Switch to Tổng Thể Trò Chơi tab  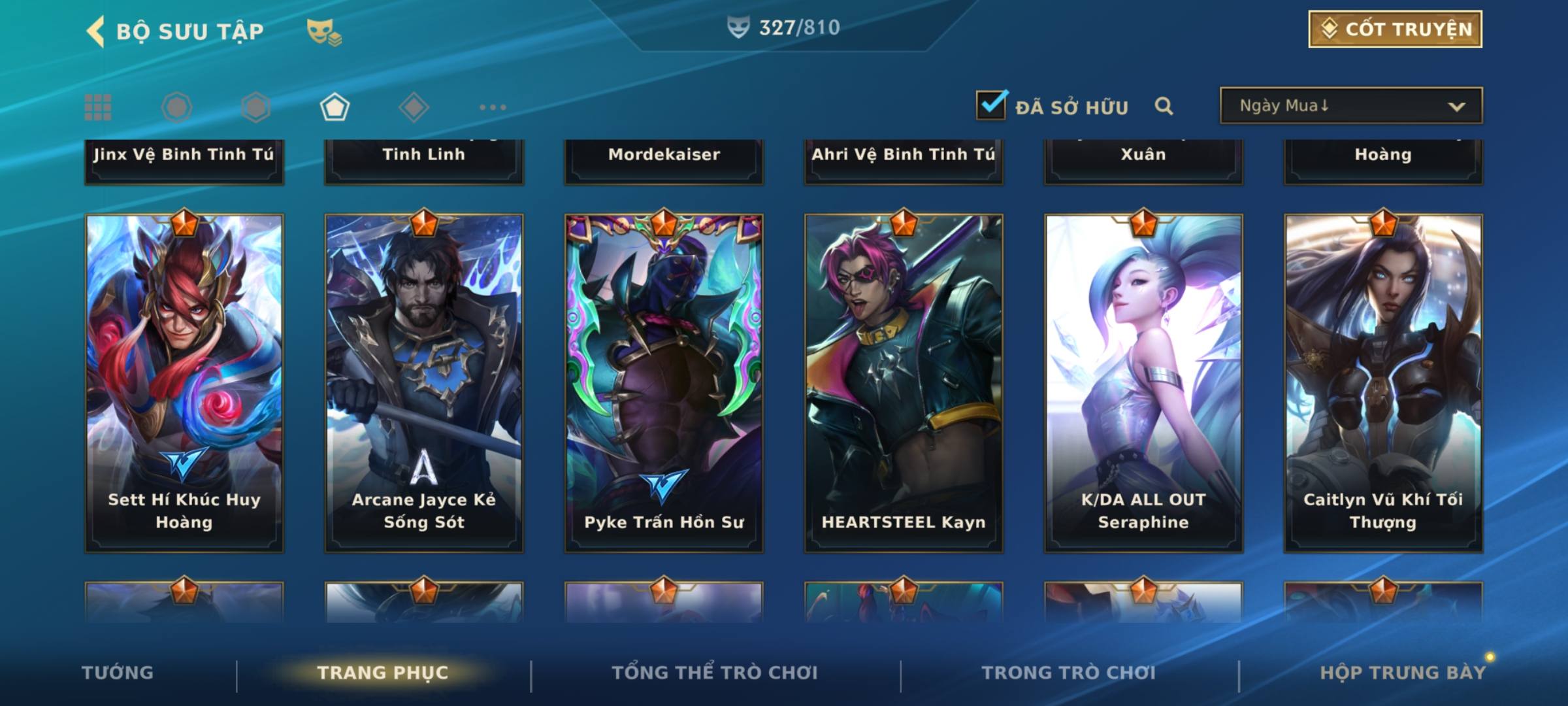click(x=715, y=673)
